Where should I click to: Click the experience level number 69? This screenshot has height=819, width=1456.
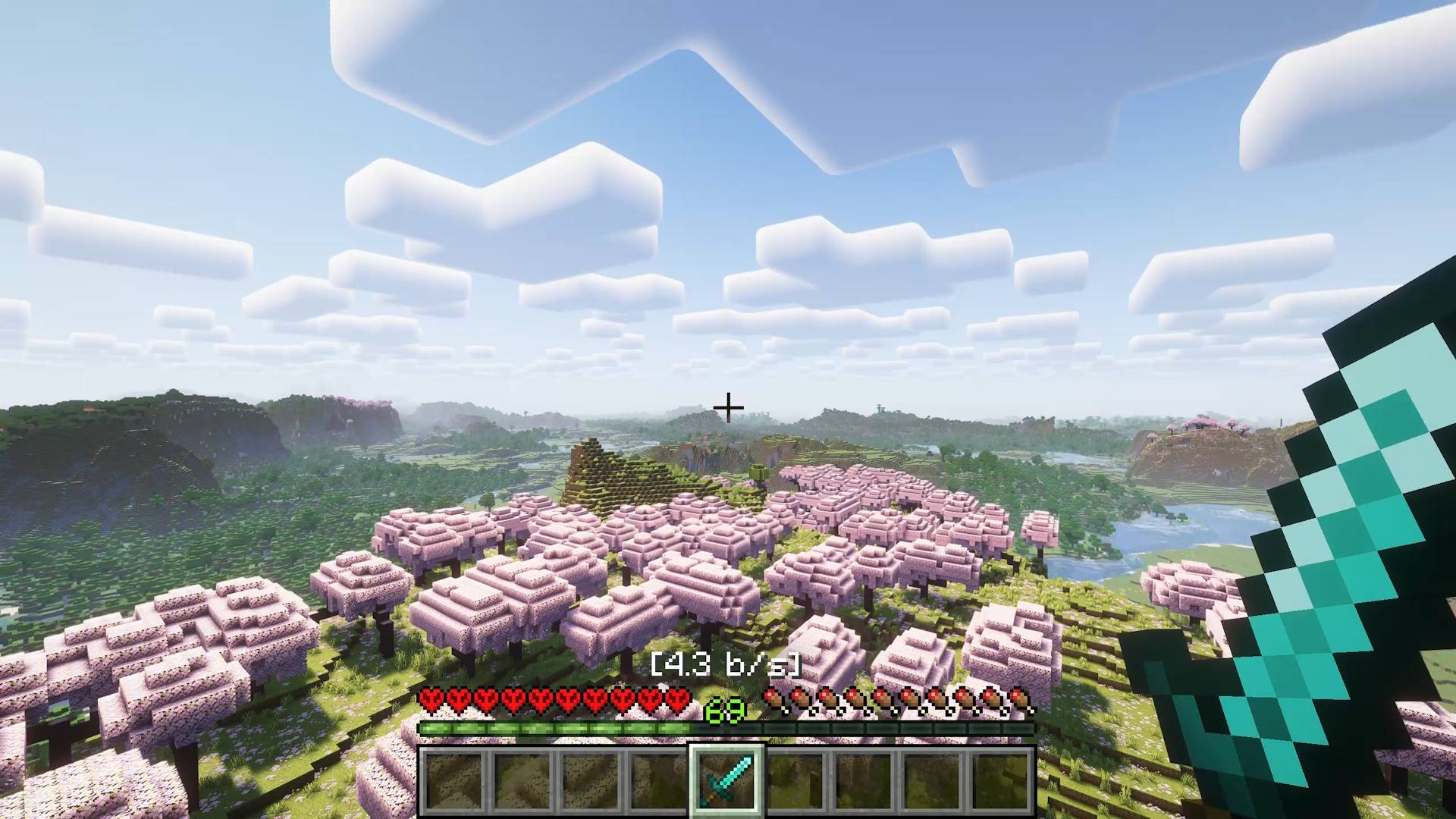pos(724,711)
